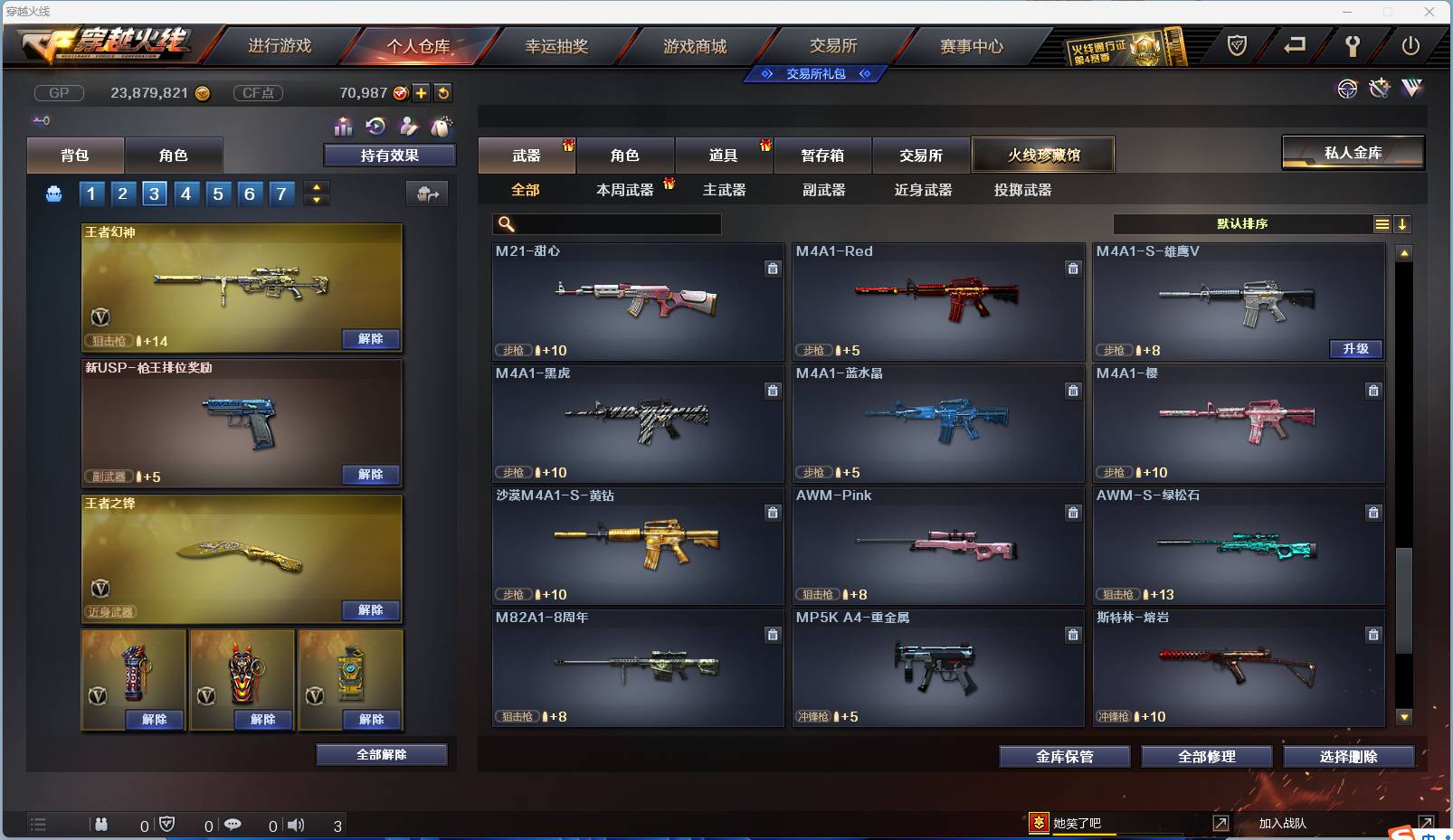Click the refresh icon beside CF points

(442, 92)
